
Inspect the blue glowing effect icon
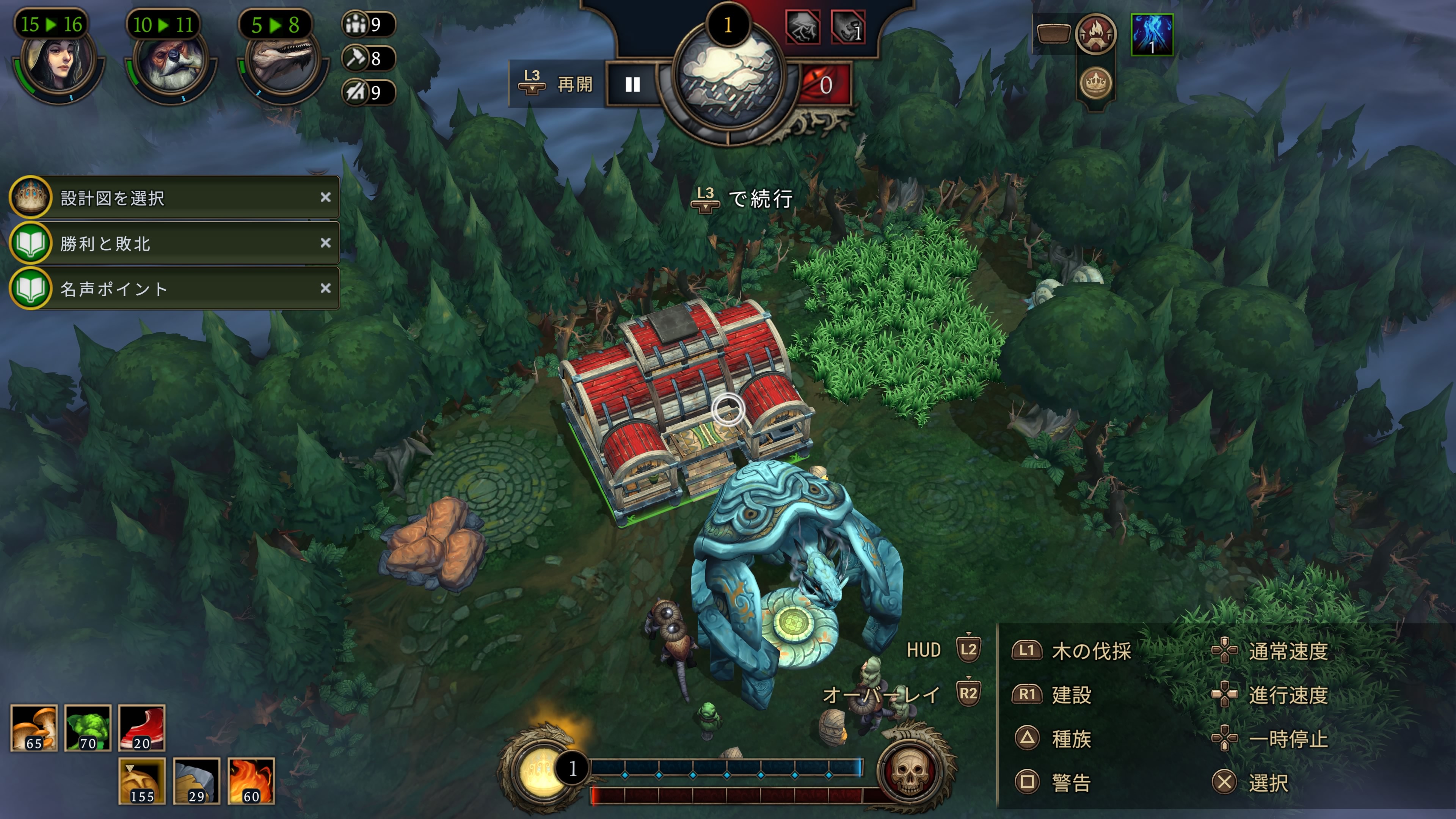point(1152,35)
